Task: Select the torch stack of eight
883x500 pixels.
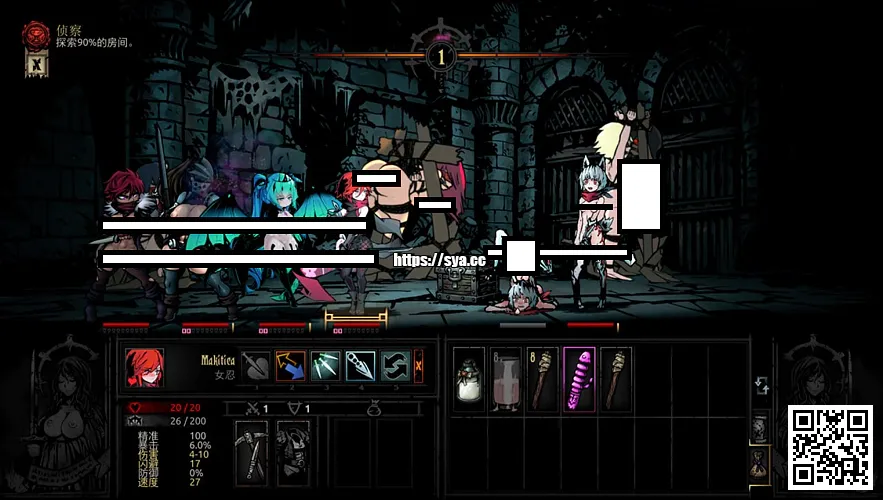Action: tap(542, 381)
